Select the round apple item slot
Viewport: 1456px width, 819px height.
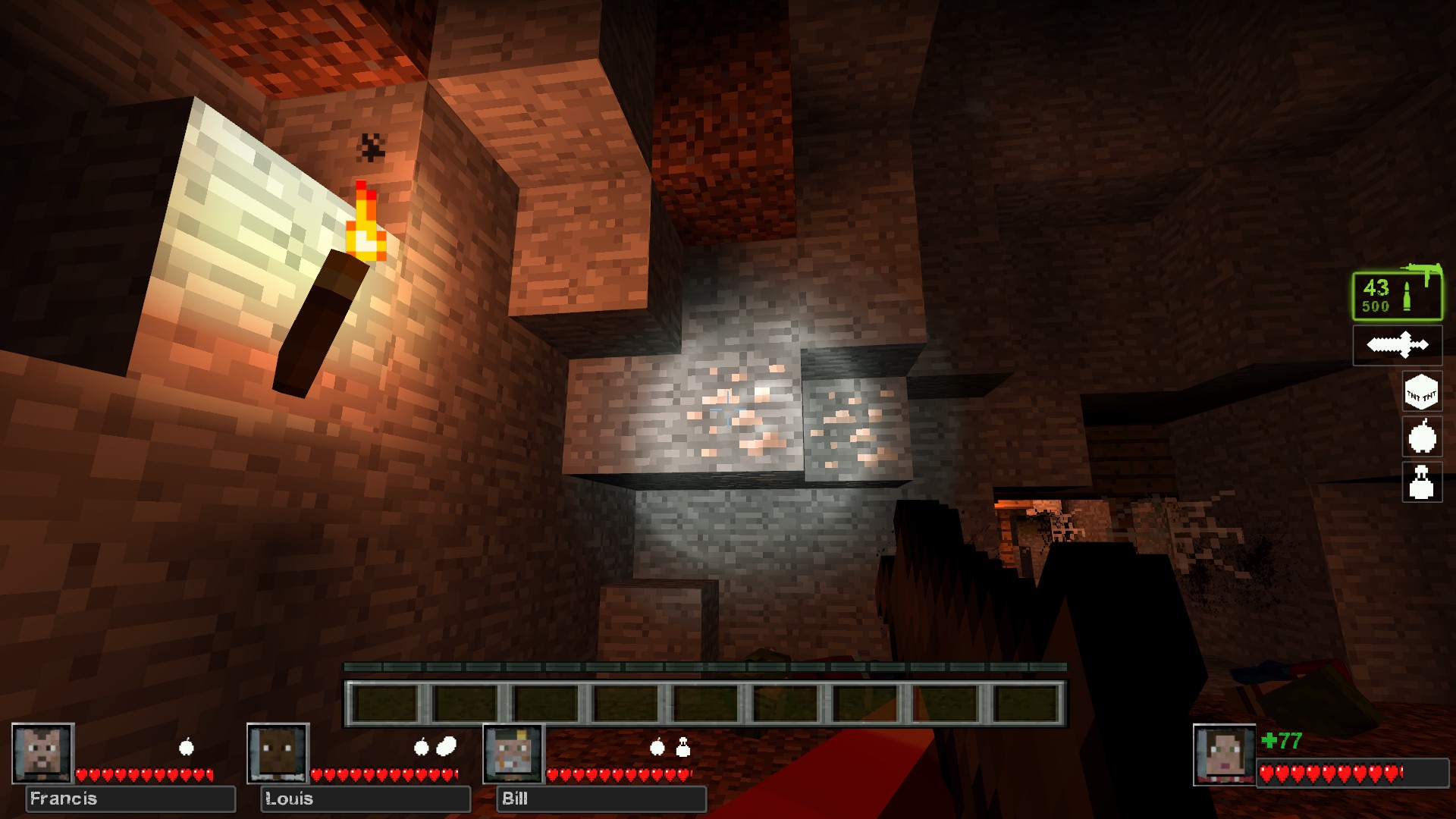1421,438
